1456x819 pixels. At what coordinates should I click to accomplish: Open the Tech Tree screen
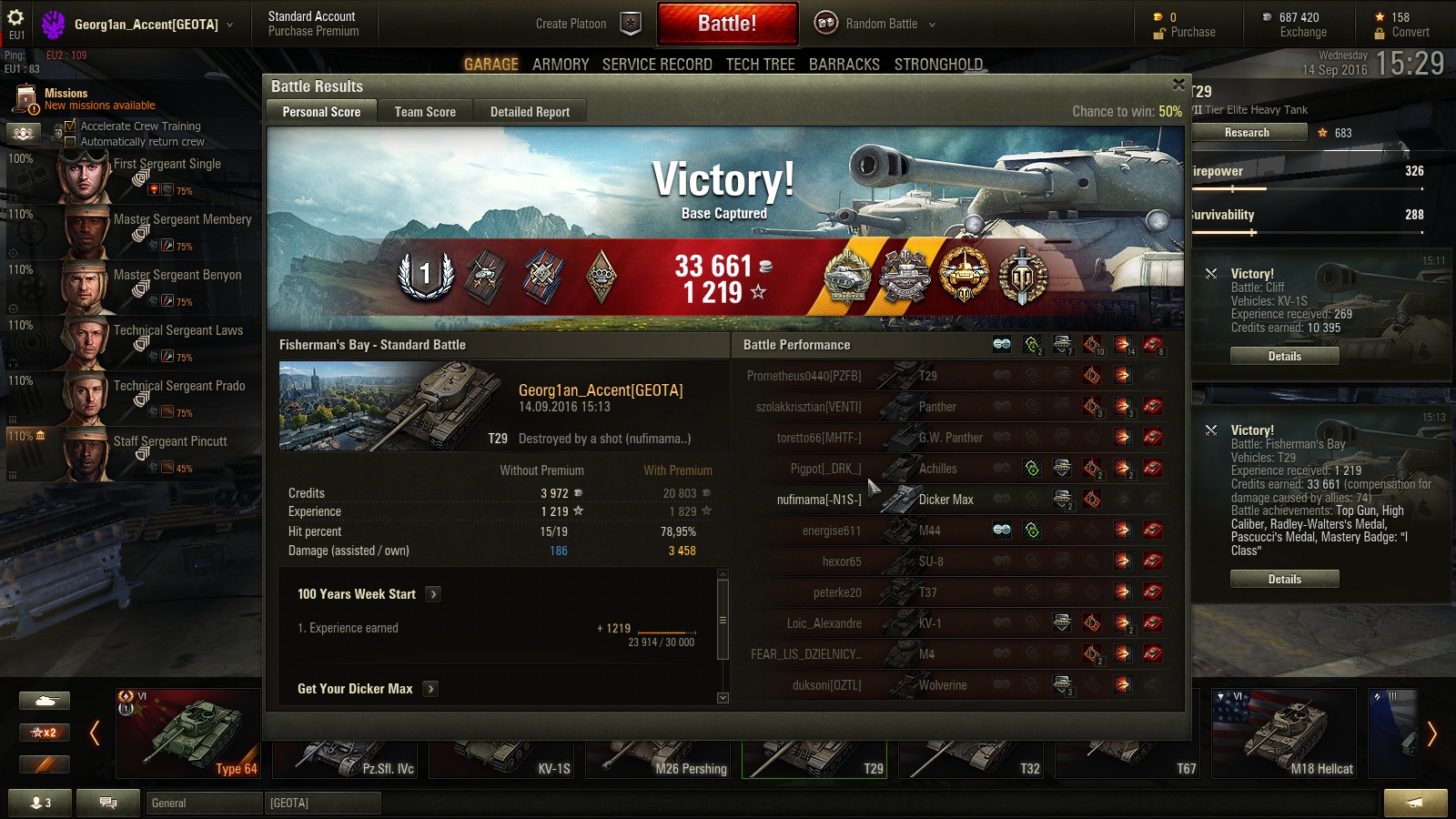tap(760, 65)
